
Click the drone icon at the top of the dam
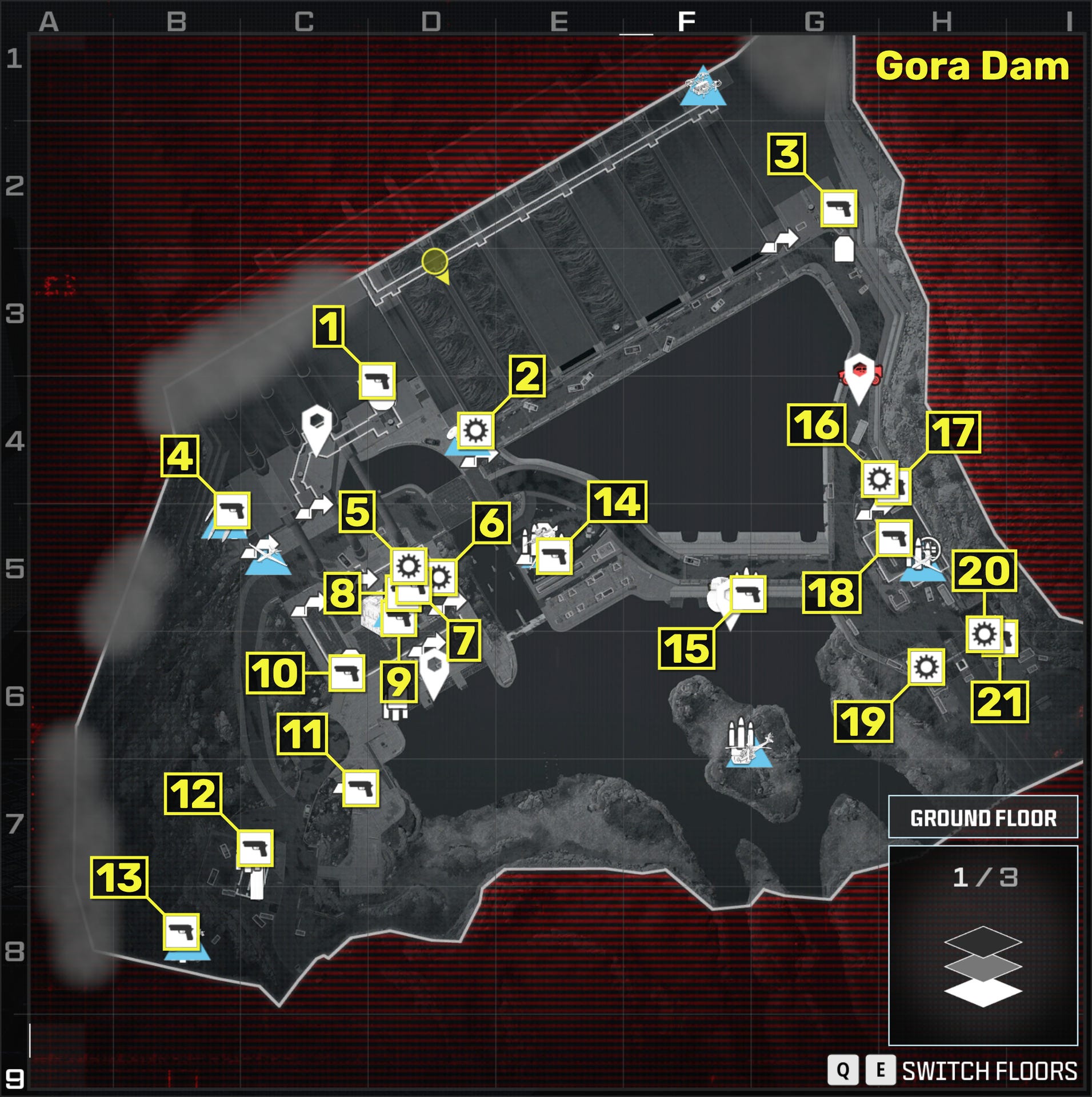(x=704, y=83)
